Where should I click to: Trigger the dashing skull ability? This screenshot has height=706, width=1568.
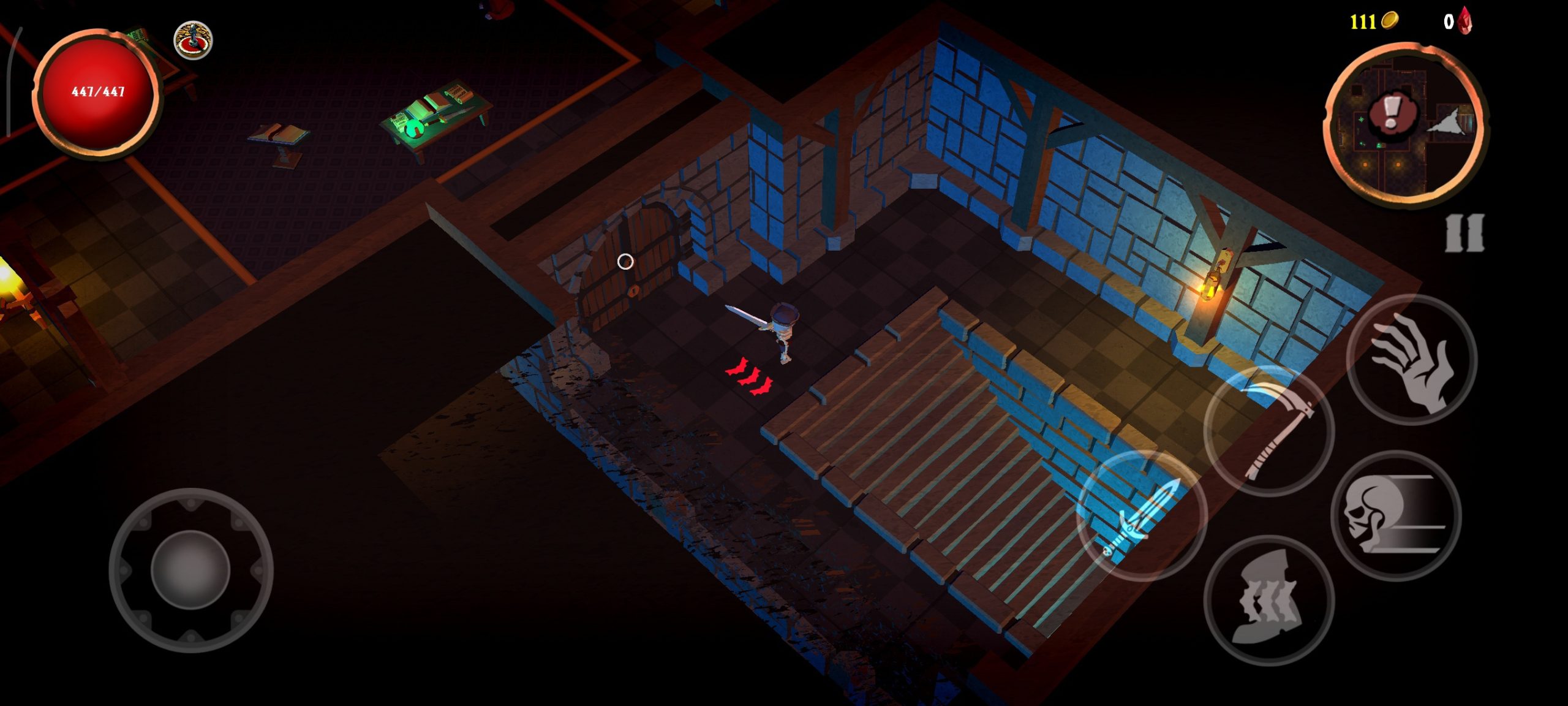click(1395, 516)
